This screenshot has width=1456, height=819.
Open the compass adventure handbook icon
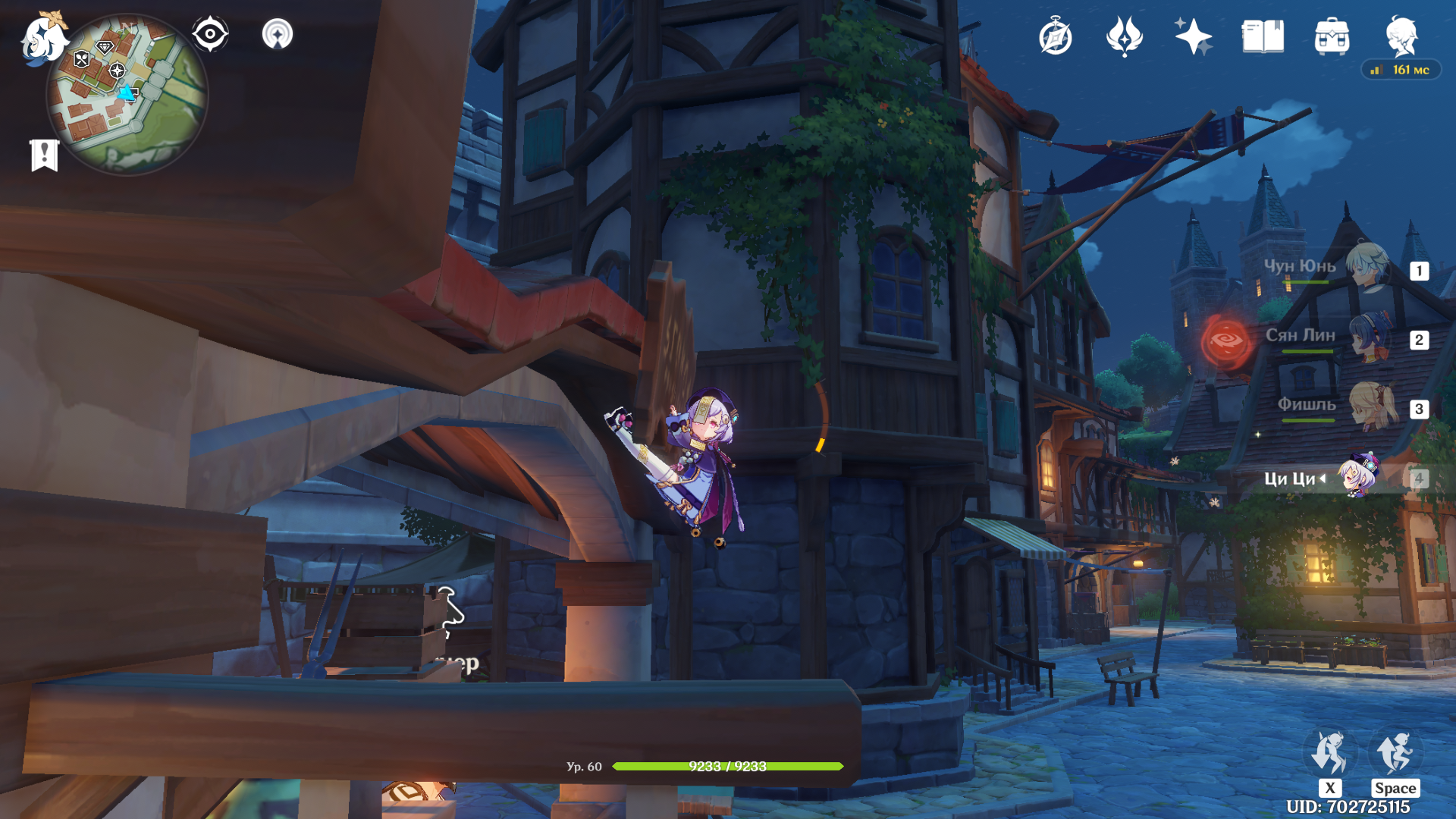(1056, 37)
